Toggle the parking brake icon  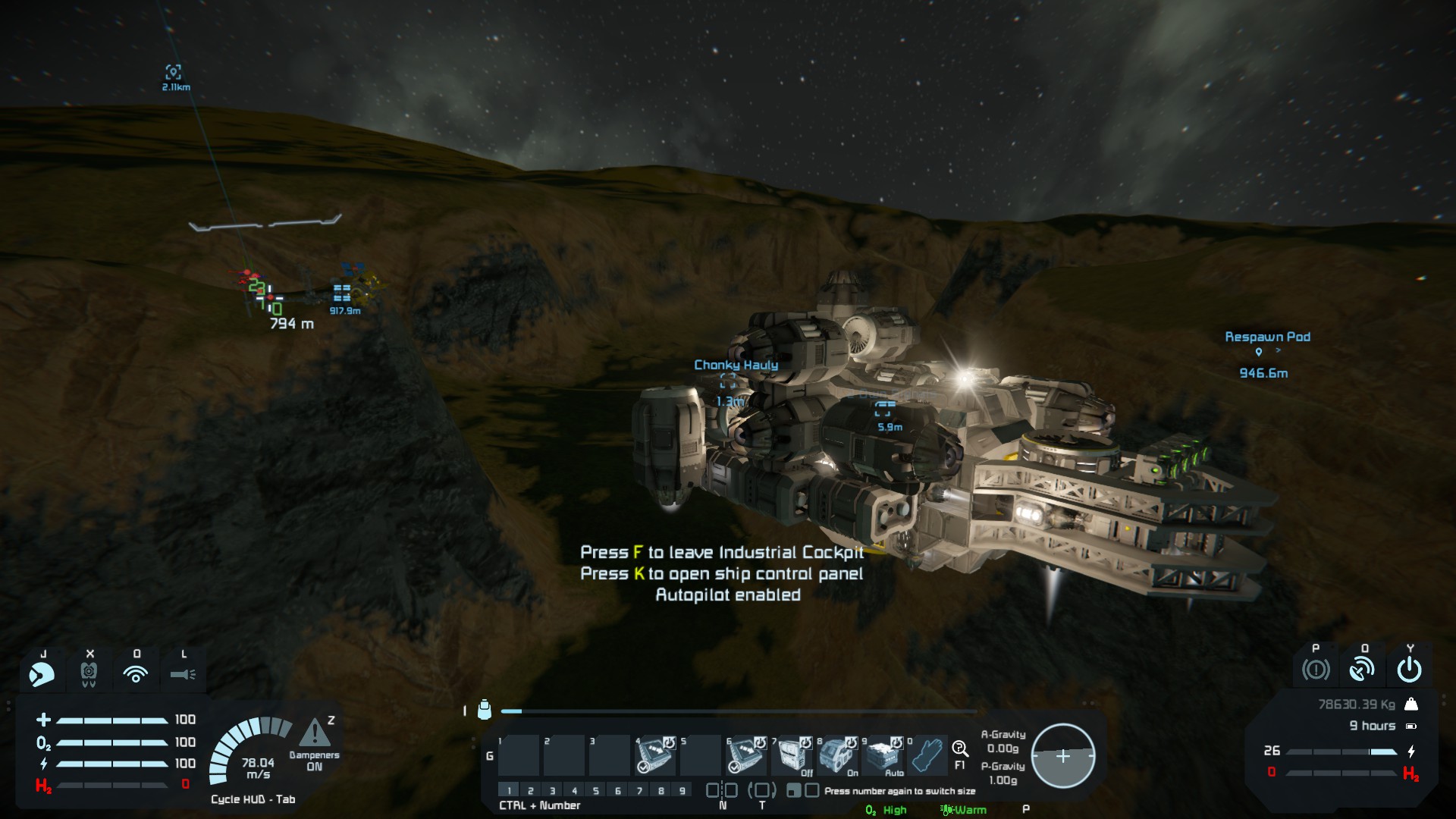tap(1316, 670)
